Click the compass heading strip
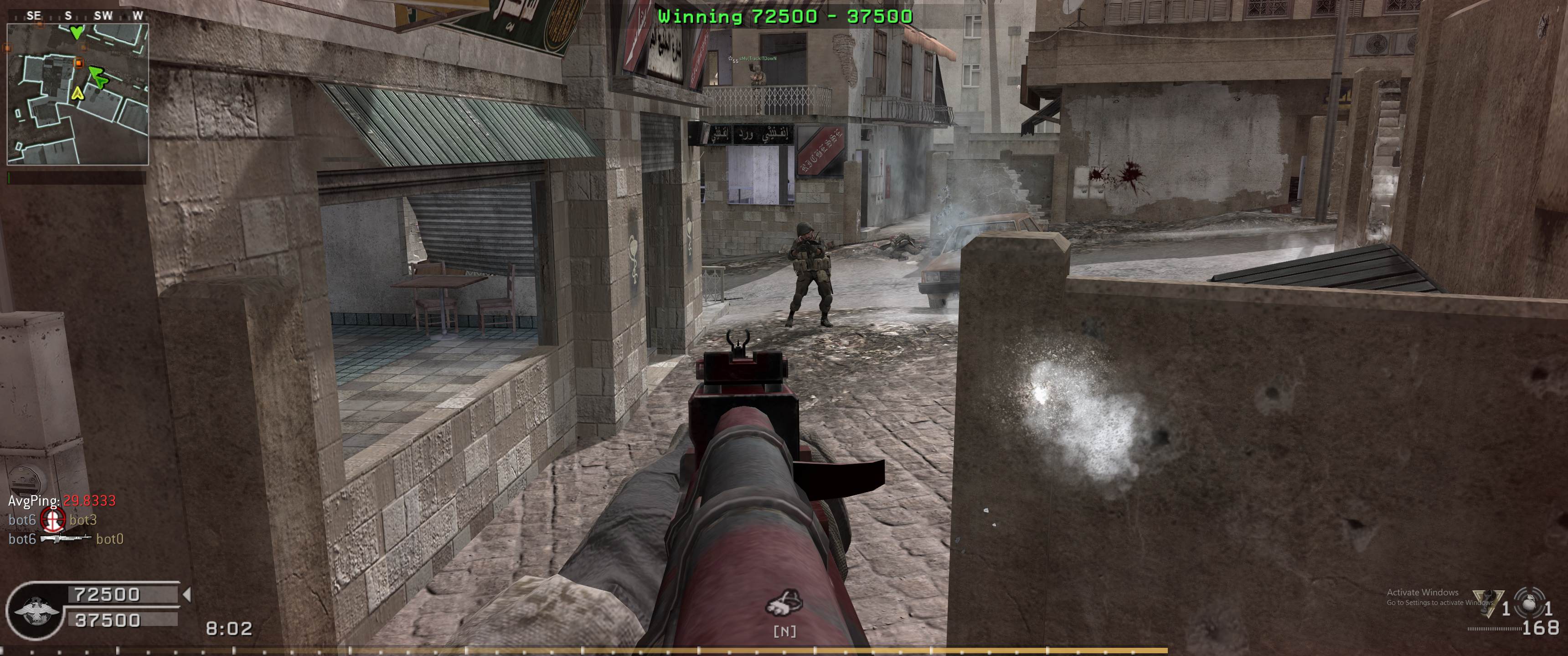 (x=77, y=16)
